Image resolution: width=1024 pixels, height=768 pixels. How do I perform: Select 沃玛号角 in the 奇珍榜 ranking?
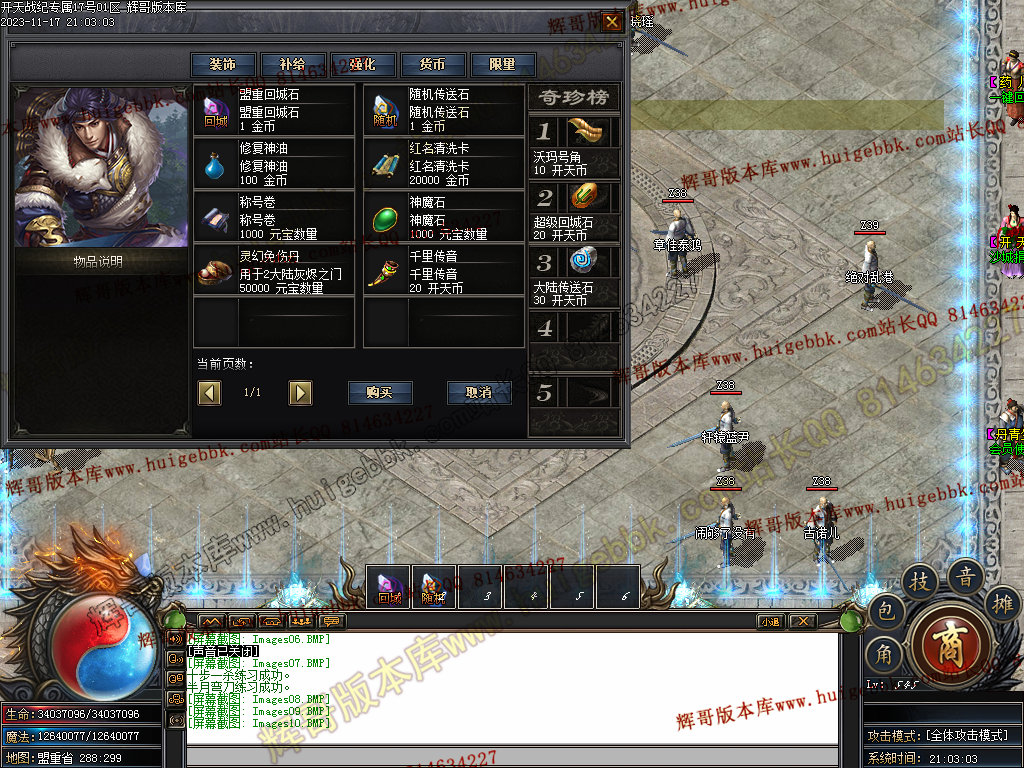(574, 143)
